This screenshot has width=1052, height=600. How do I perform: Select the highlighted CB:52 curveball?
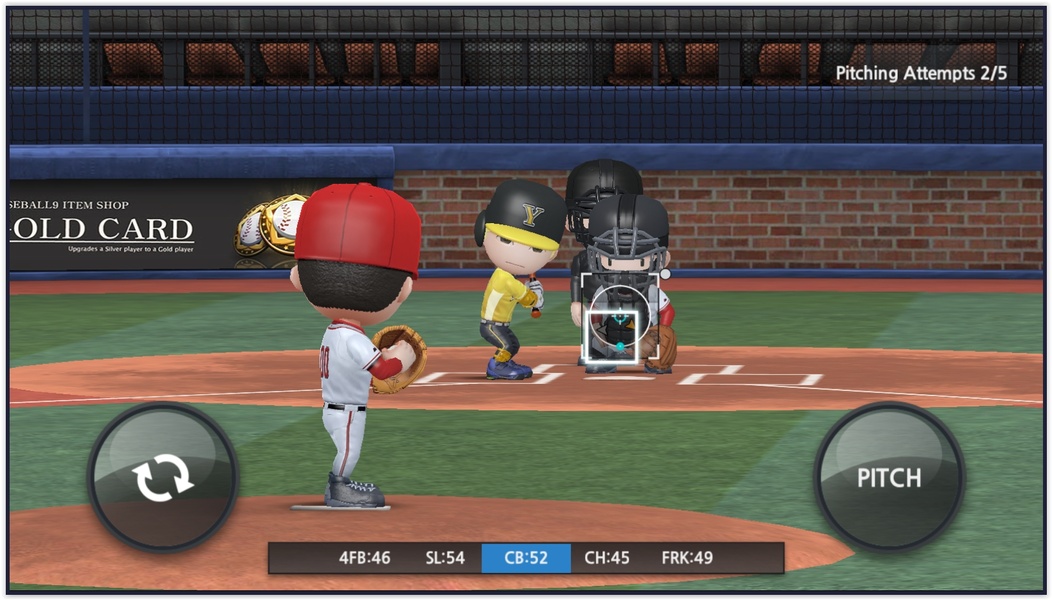tap(526, 558)
